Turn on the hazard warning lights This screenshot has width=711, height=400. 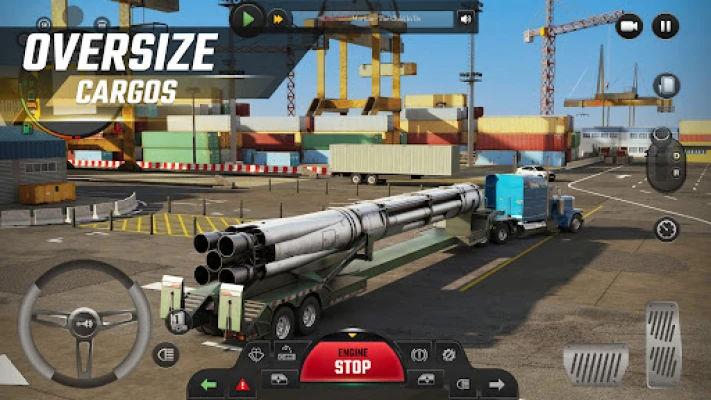[242, 384]
